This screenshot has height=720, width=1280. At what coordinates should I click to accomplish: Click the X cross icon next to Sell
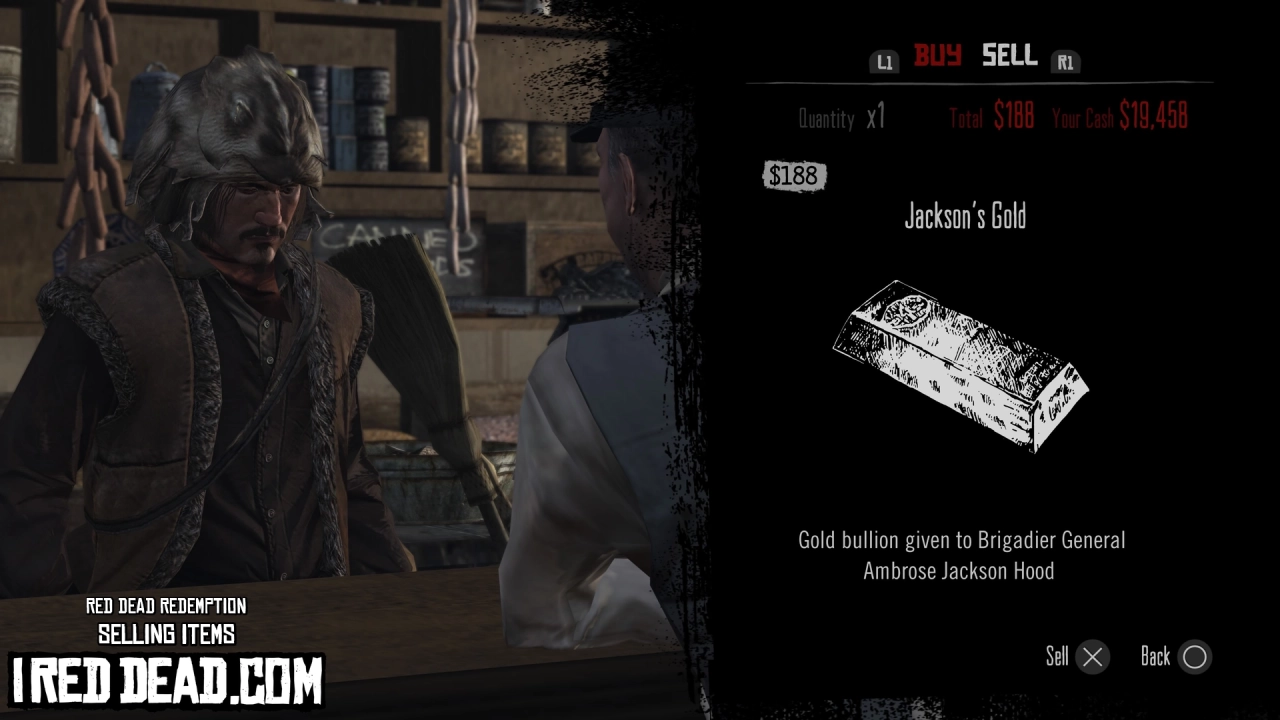click(1092, 657)
